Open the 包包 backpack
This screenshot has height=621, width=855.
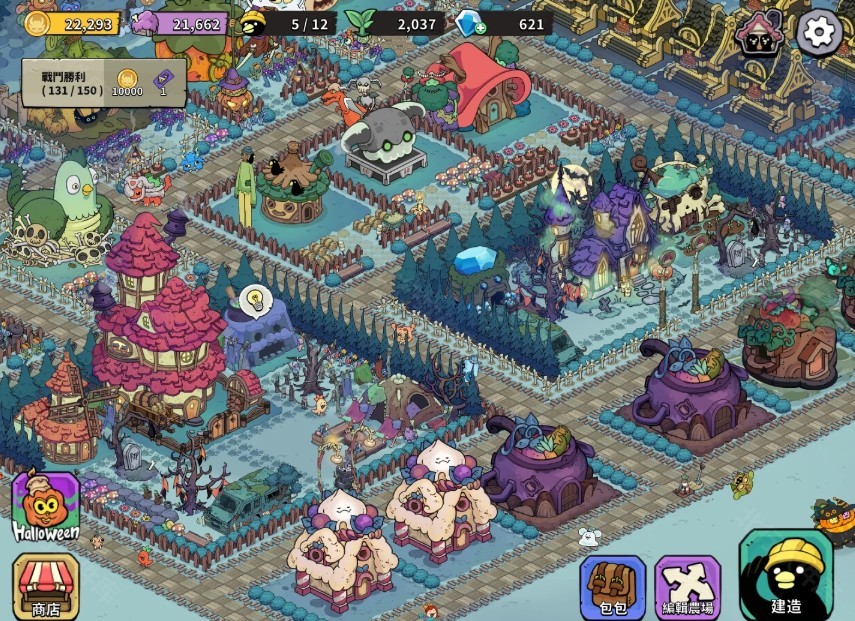[612, 586]
